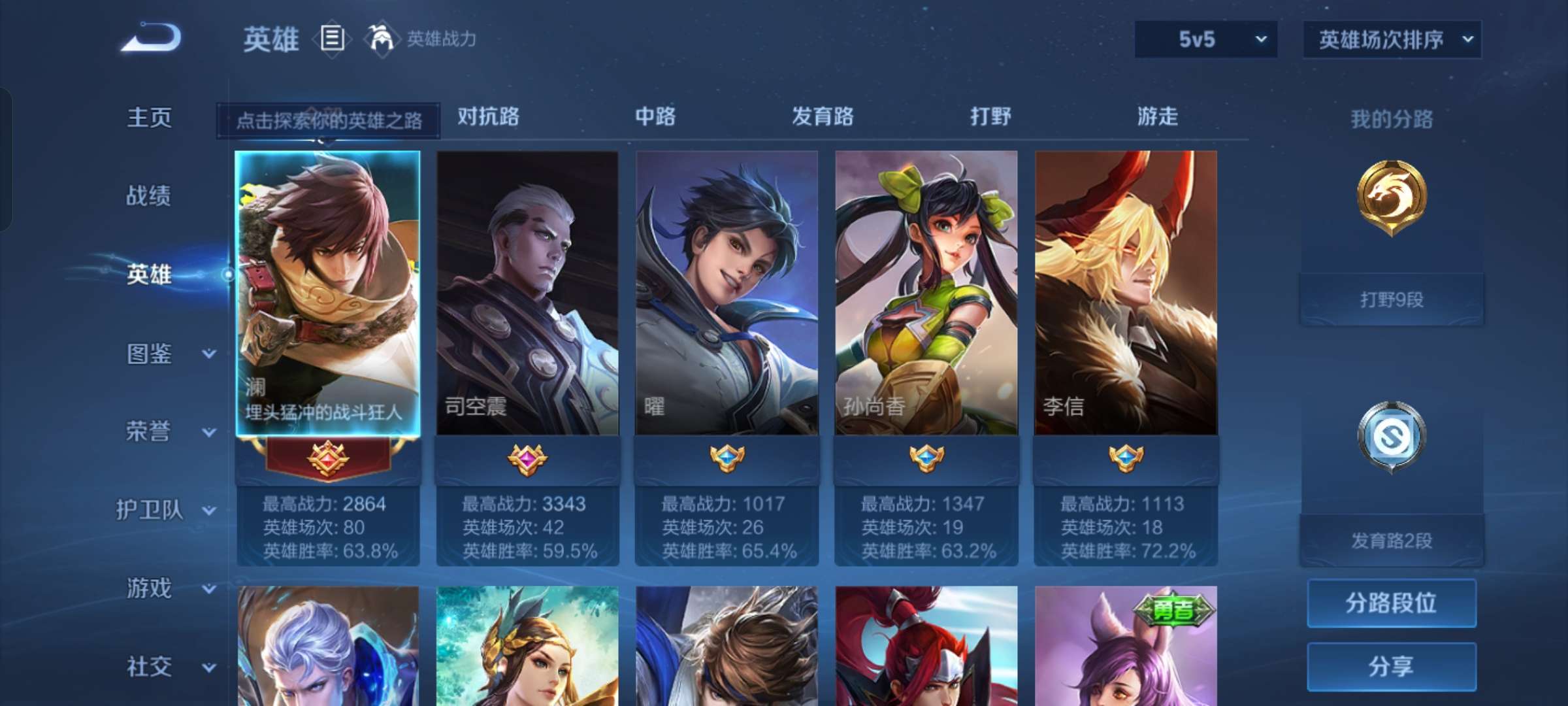The image size is (1568, 706).
Task: Click the 发育路2段 emblem icon
Action: coord(1391,435)
